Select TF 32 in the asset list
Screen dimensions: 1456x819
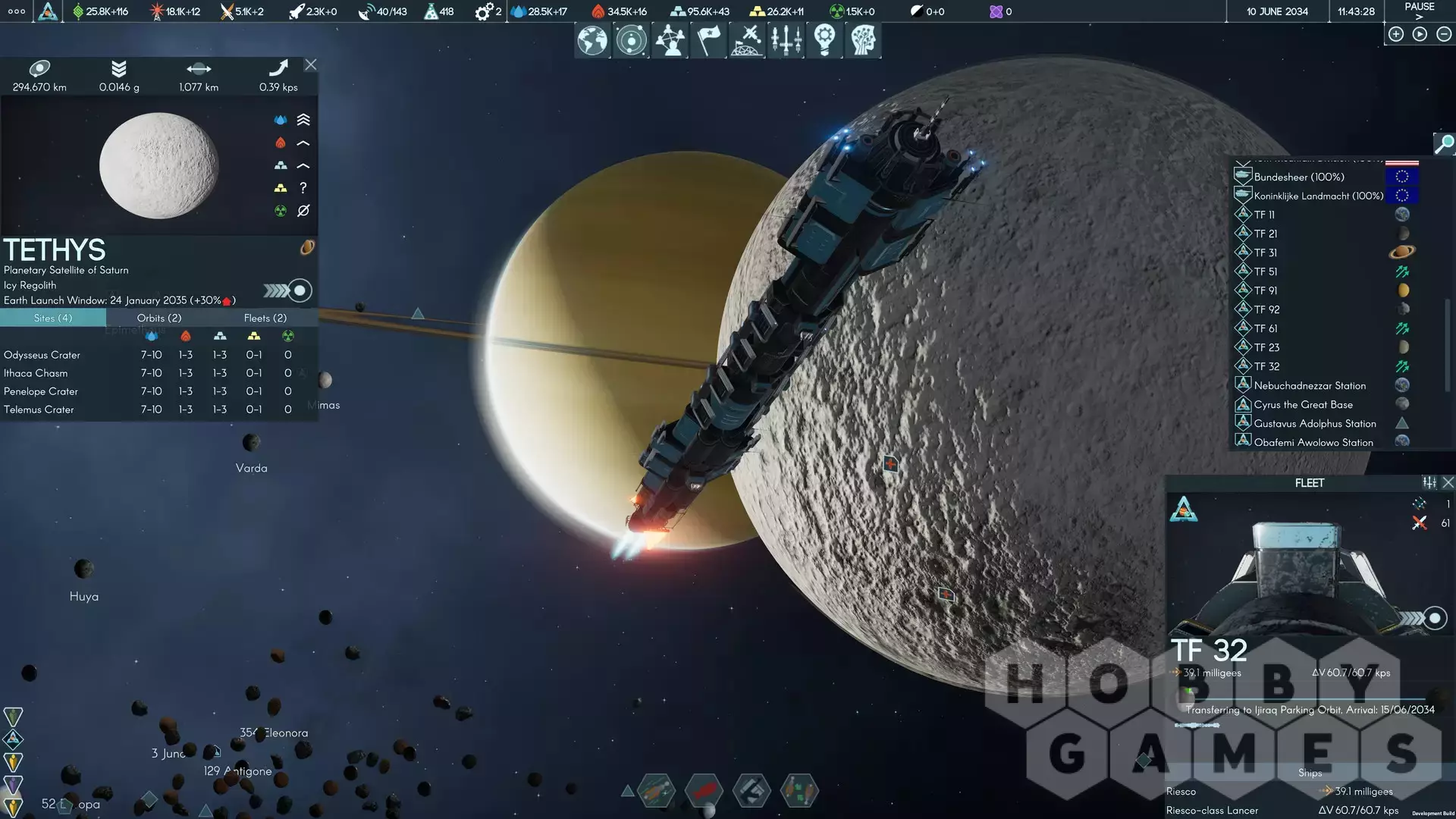point(1266,366)
